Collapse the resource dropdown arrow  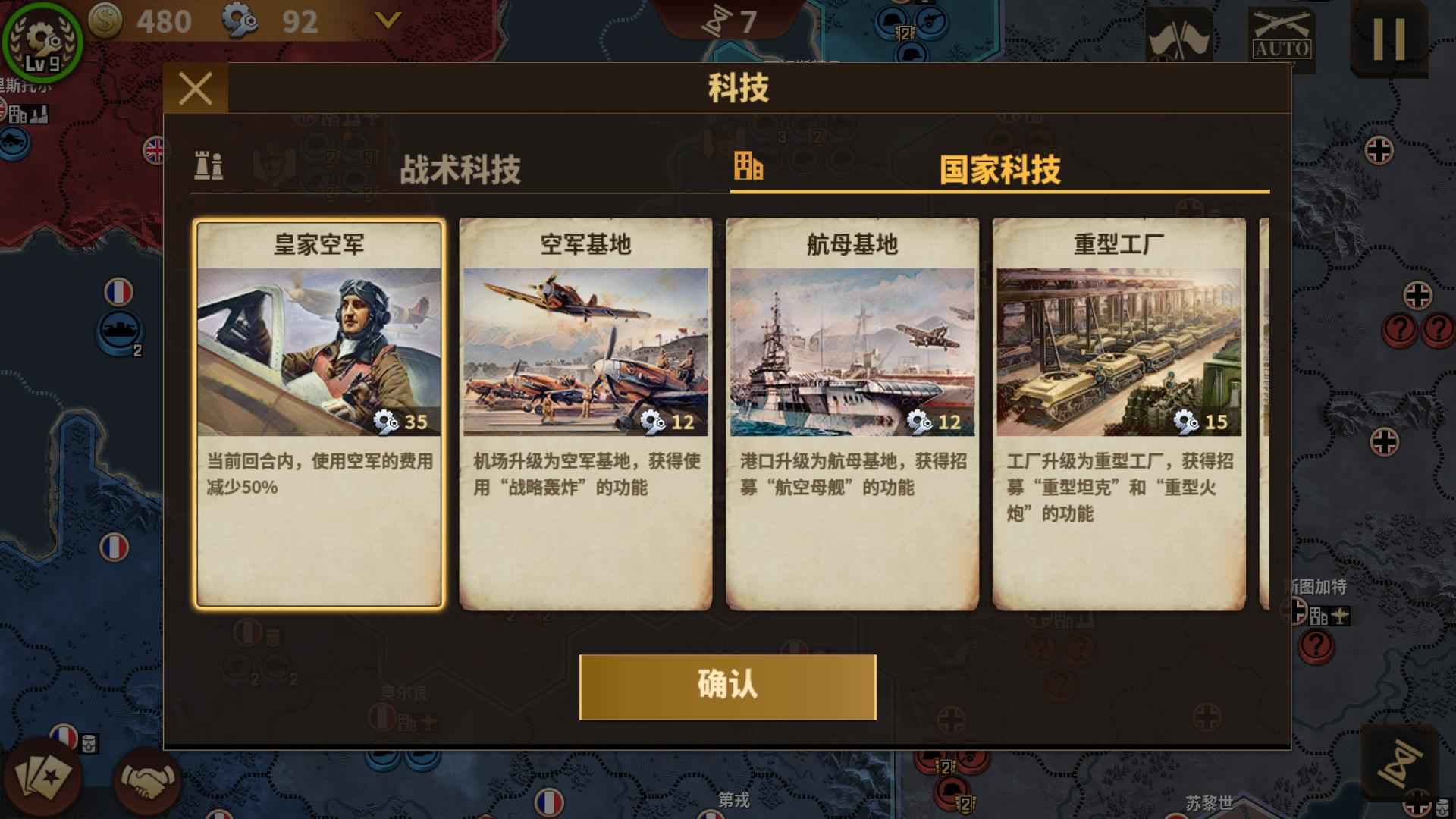click(387, 20)
